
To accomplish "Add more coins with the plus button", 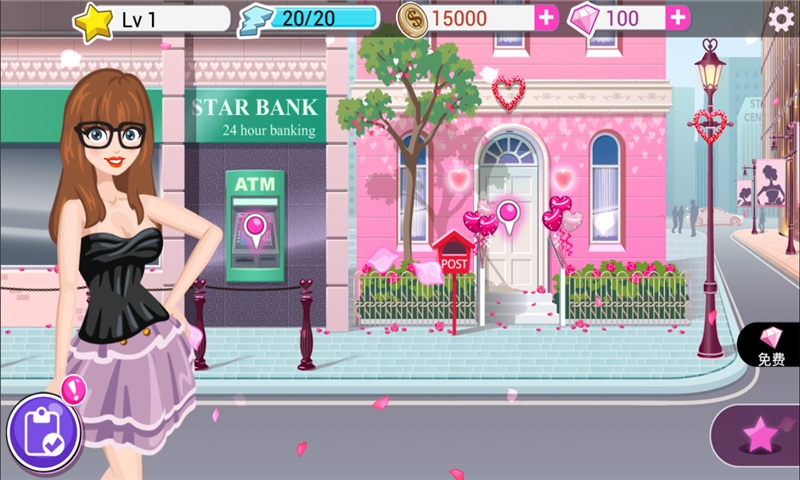I will pos(546,18).
